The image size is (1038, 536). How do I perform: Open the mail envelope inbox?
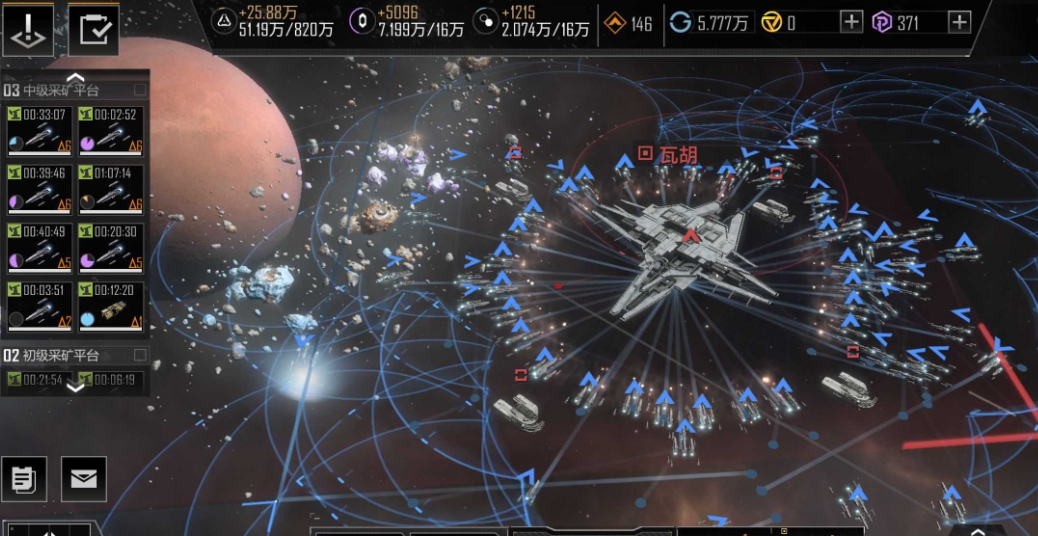[x=84, y=479]
